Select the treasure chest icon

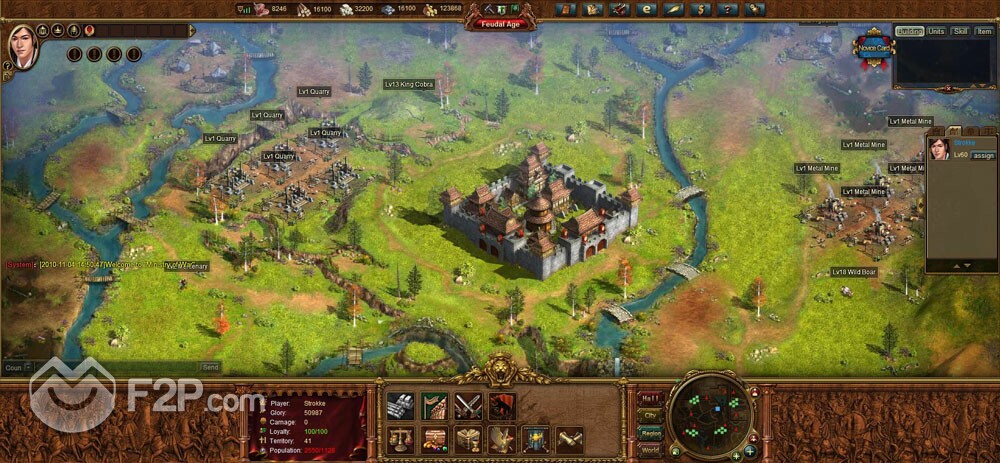[435, 439]
